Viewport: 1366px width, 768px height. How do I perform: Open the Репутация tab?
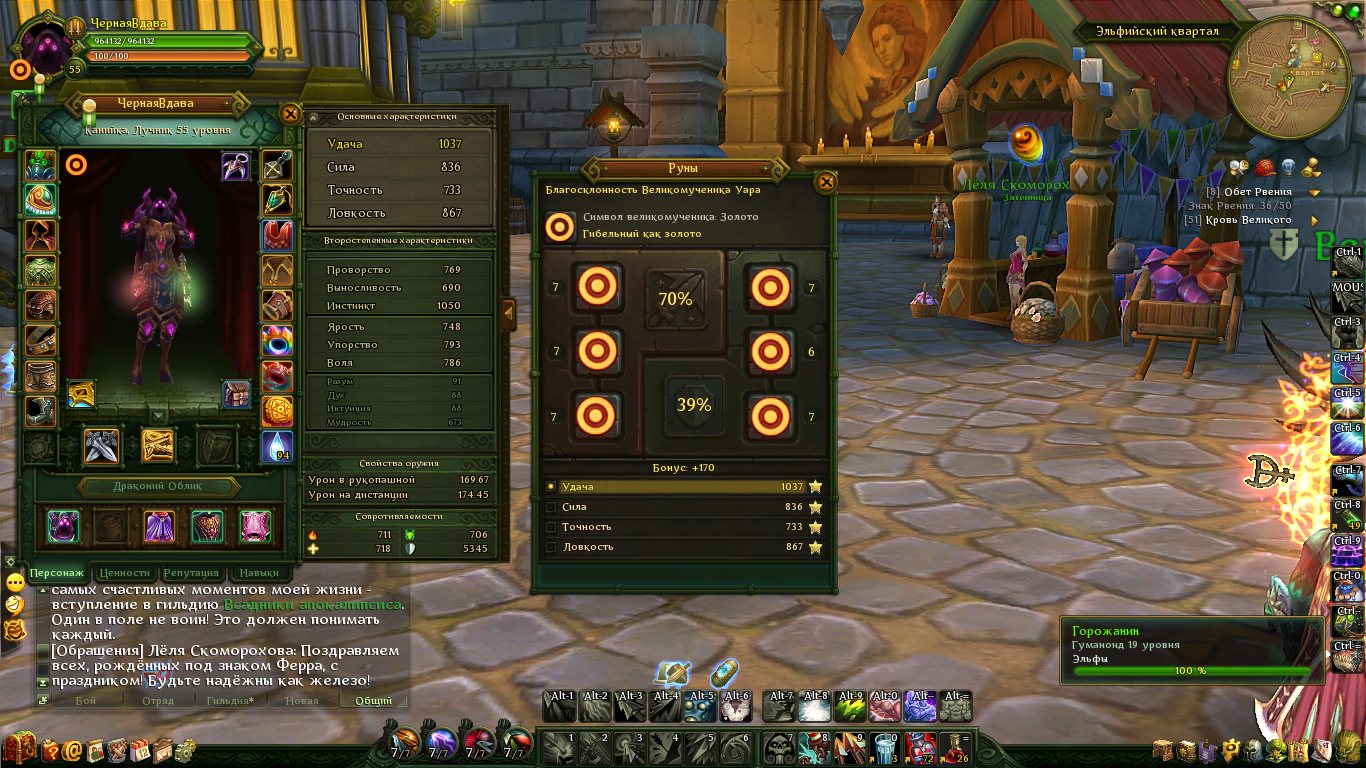(190, 573)
